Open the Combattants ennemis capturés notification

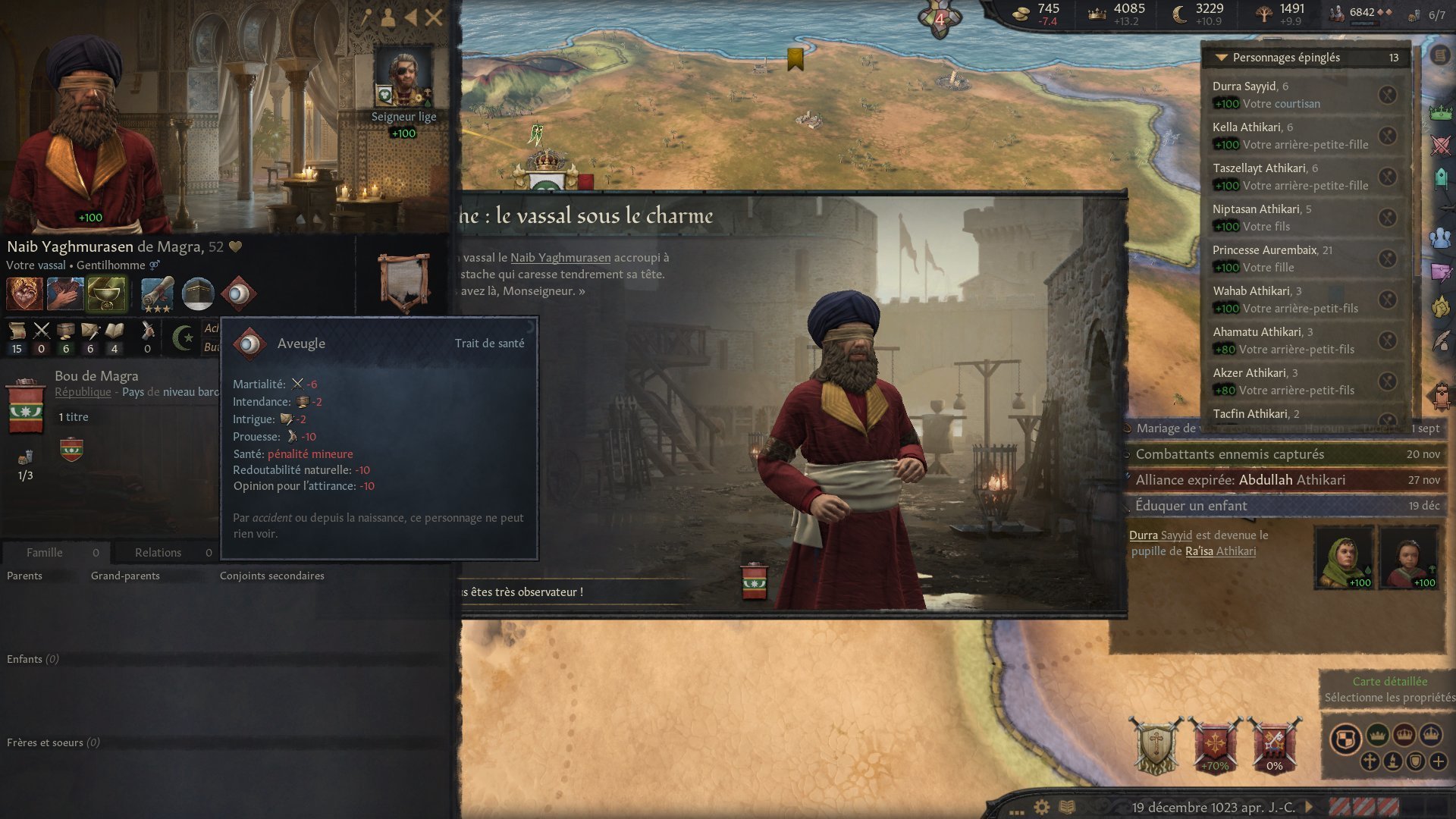point(1230,454)
